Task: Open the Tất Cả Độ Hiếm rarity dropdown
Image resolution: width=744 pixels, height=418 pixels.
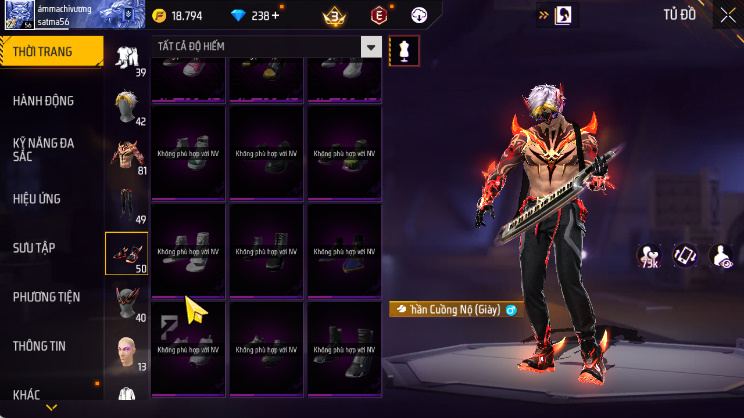Action: (269, 48)
